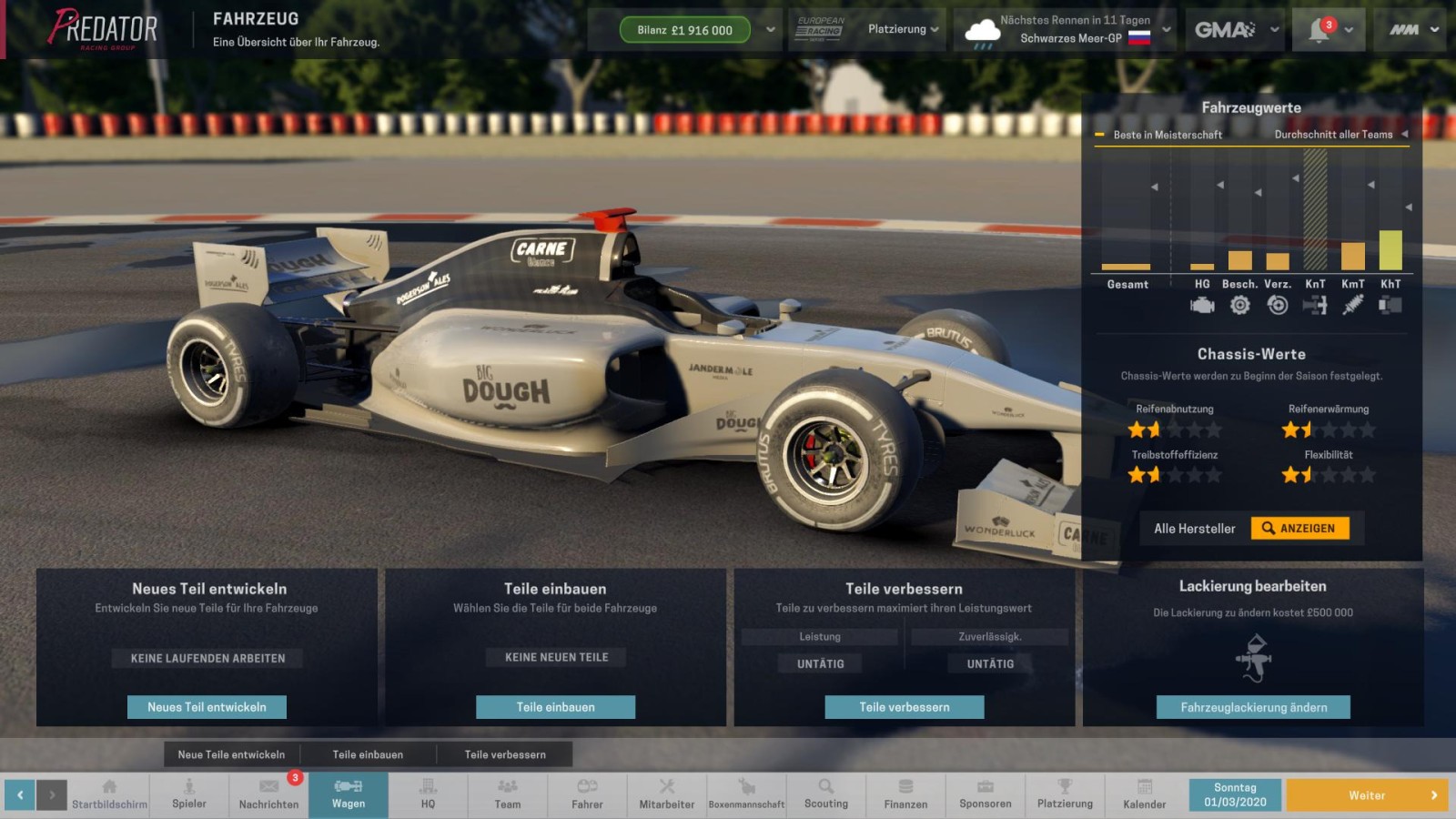Advance time with the Weiter button
This screenshot has height=819, width=1456.
1366,795
